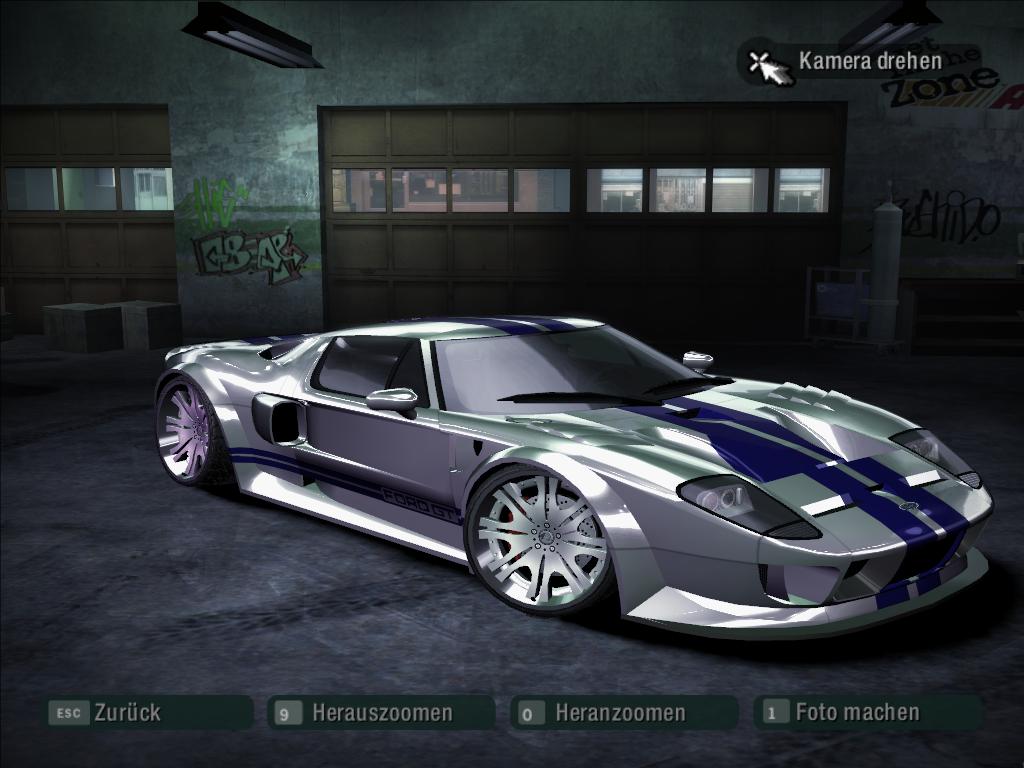The image size is (1024, 768).
Task: Go back with the Zurück button
Action: [x=126, y=713]
